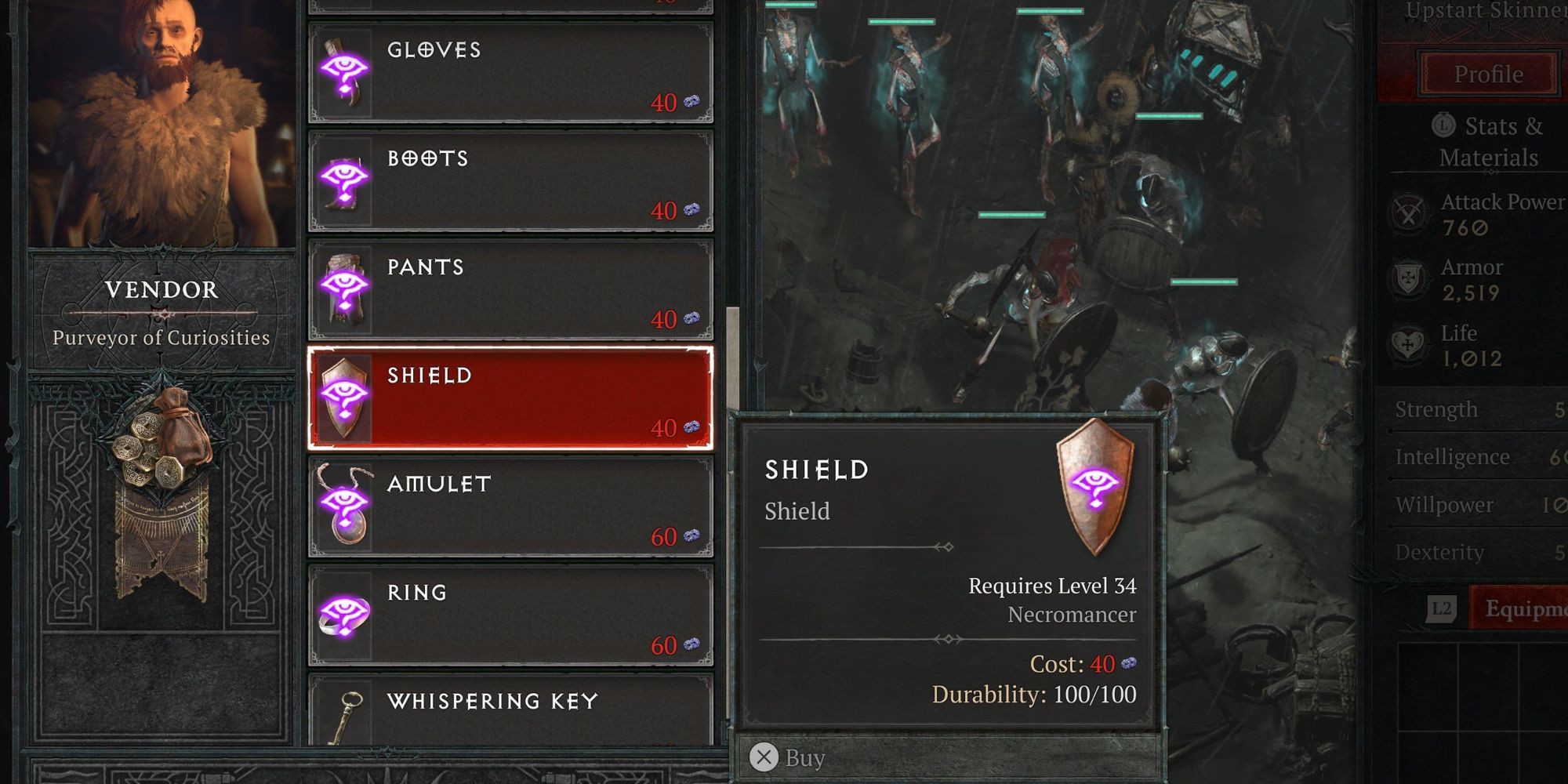Select the Amulet item icon
Viewport: 1568px width, 784px height.
[345, 507]
